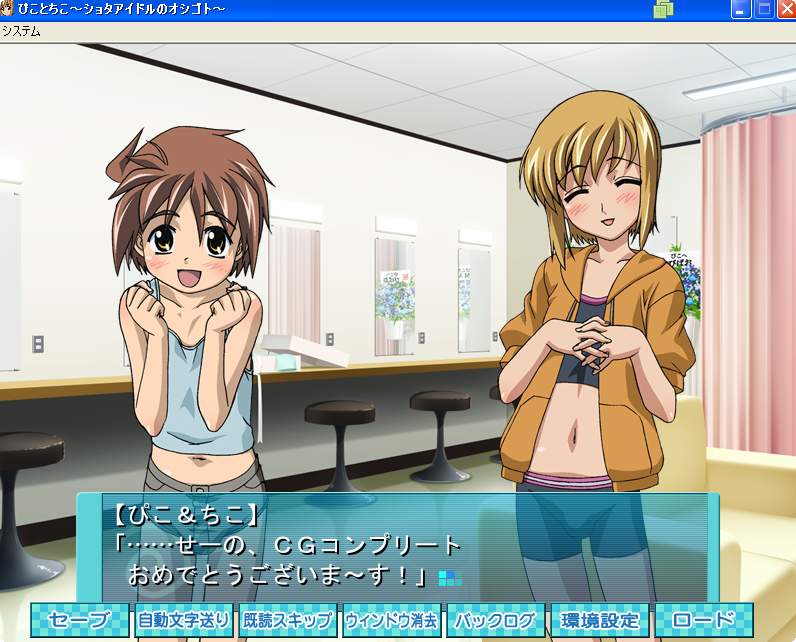Open the バックログ backlog

pyautogui.click(x=495, y=619)
